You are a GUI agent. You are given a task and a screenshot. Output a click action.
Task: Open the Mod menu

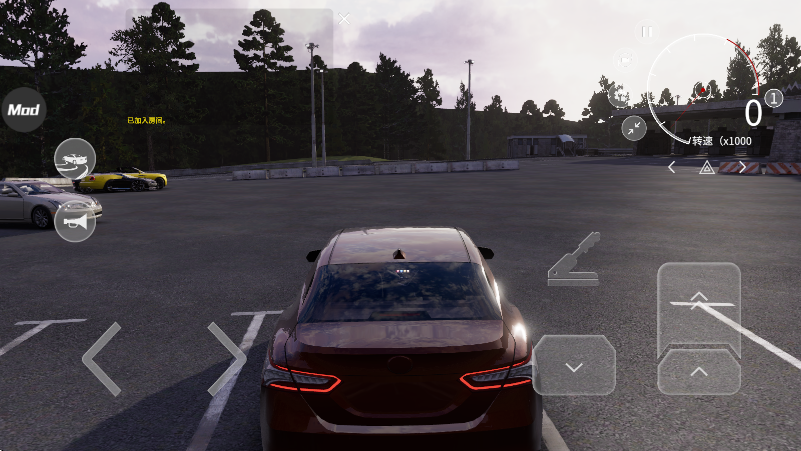point(23,110)
